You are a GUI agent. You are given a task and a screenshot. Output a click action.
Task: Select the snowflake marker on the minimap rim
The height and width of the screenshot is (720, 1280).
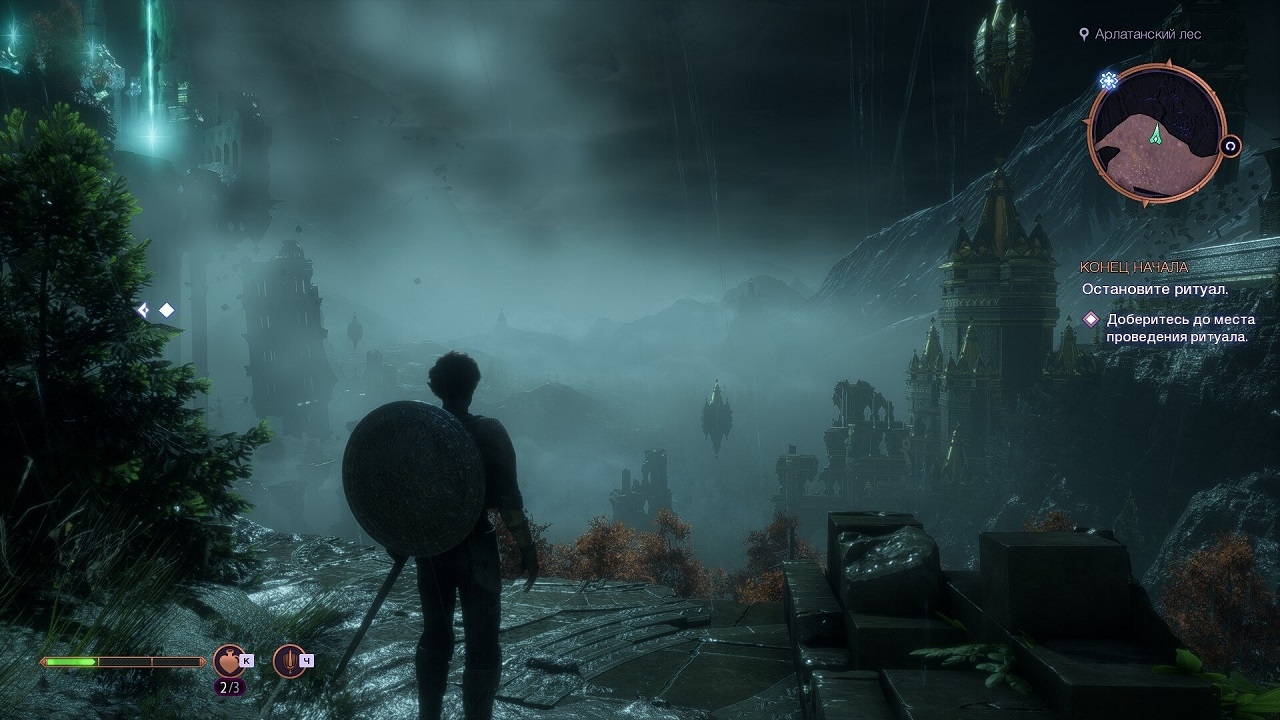1108,80
